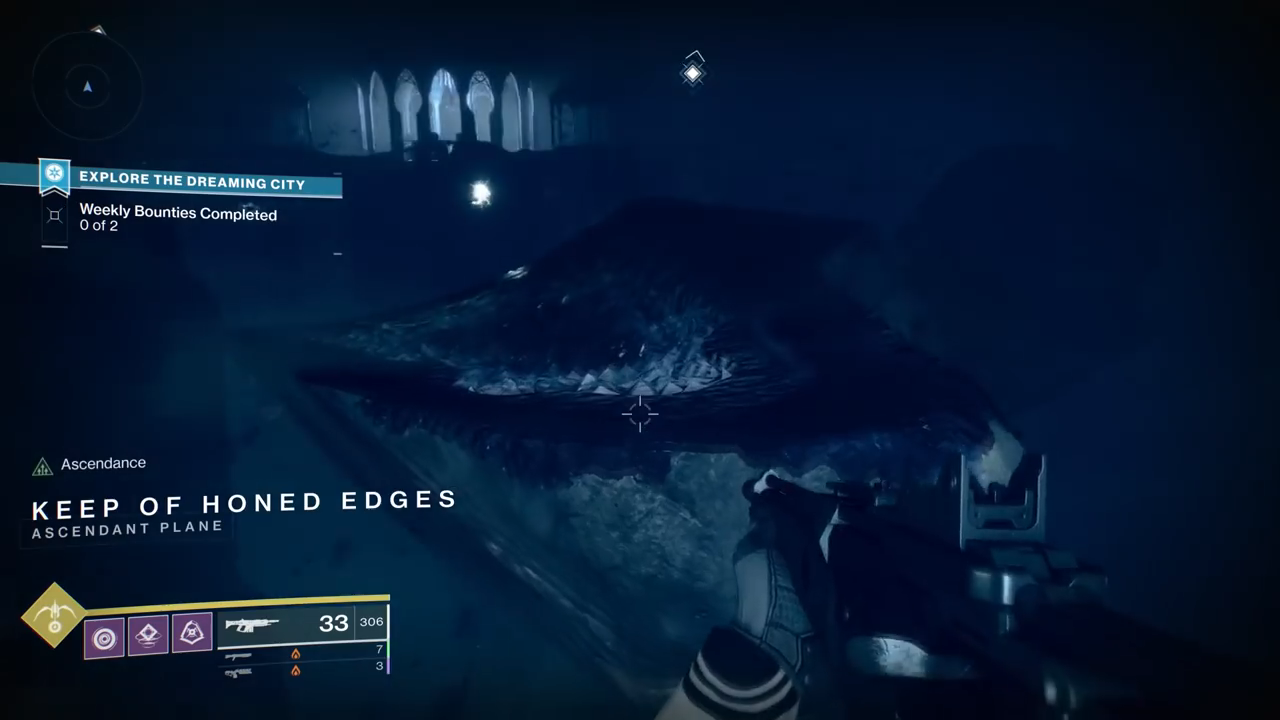Switch to the second weapon in list
Screen dimensions: 1280x720
tap(238, 655)
